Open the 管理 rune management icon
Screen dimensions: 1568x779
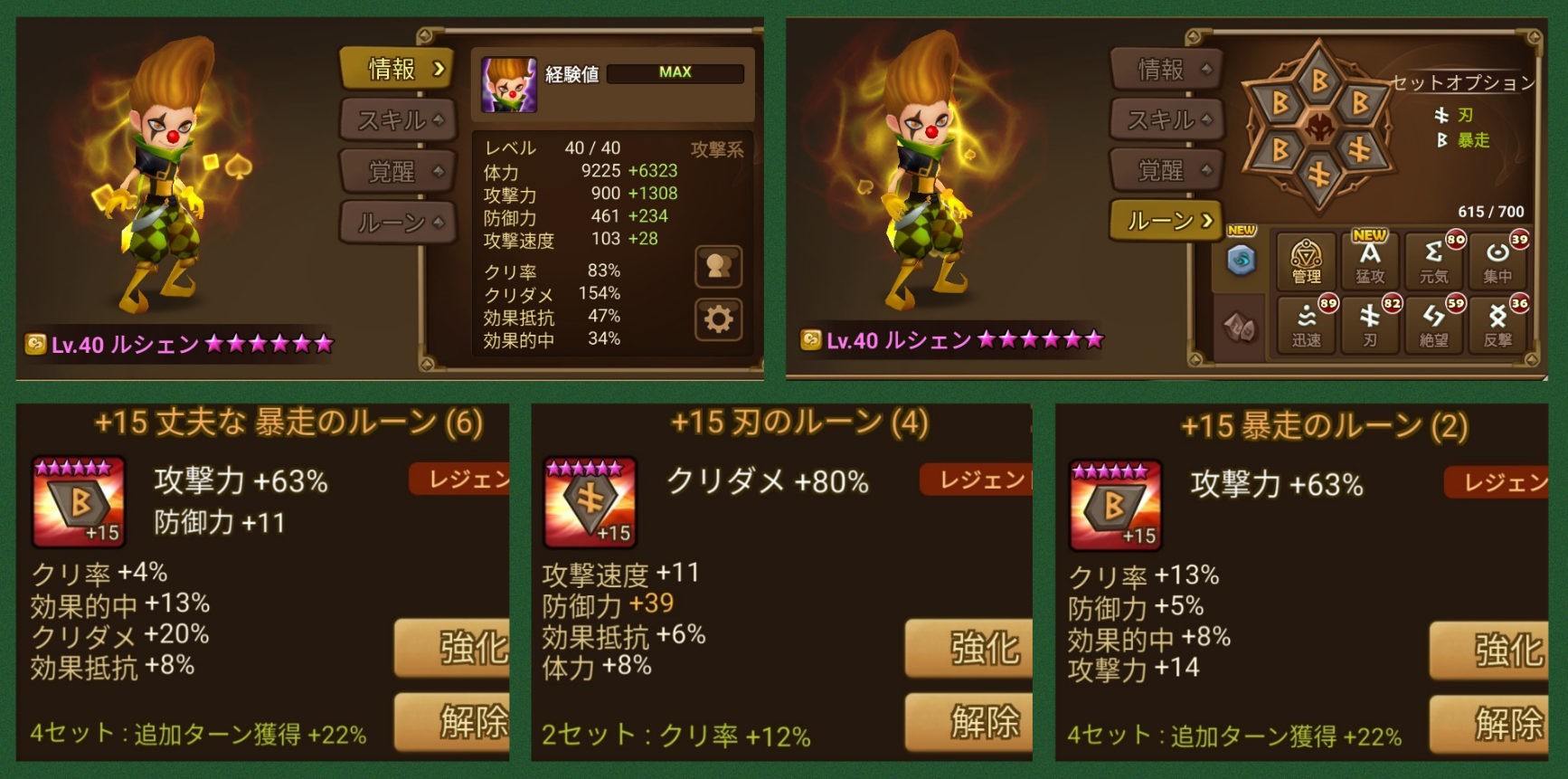pyautogui.click(x=1305, y=262)
